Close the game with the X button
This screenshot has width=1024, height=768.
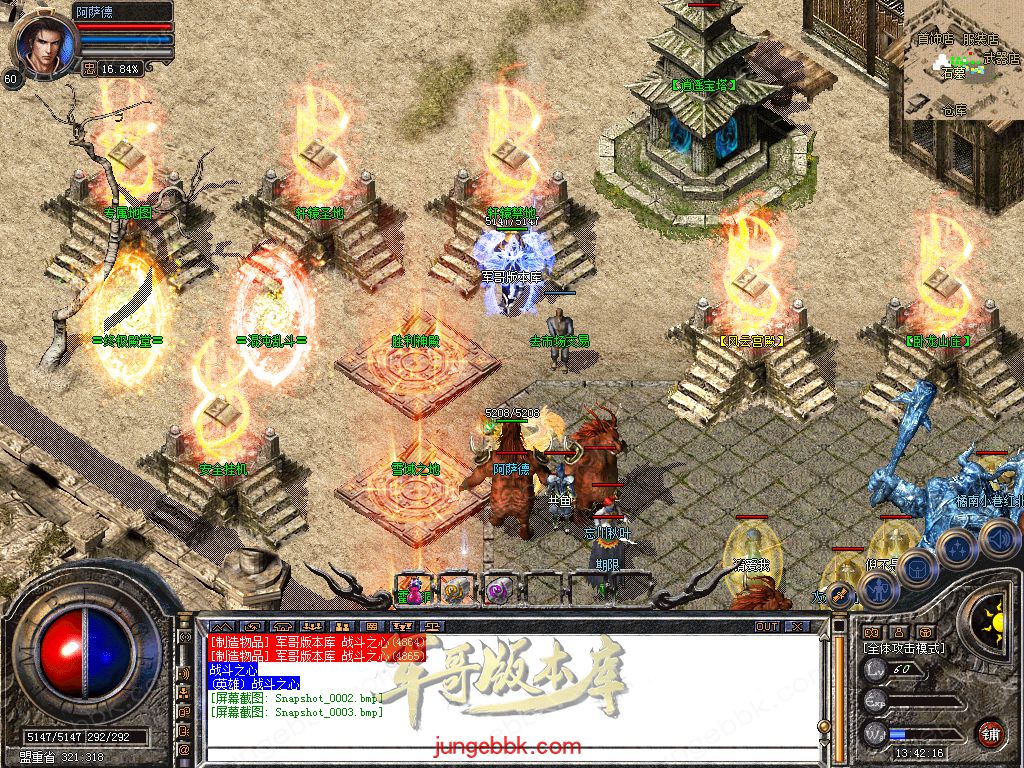tap(797, 626)
